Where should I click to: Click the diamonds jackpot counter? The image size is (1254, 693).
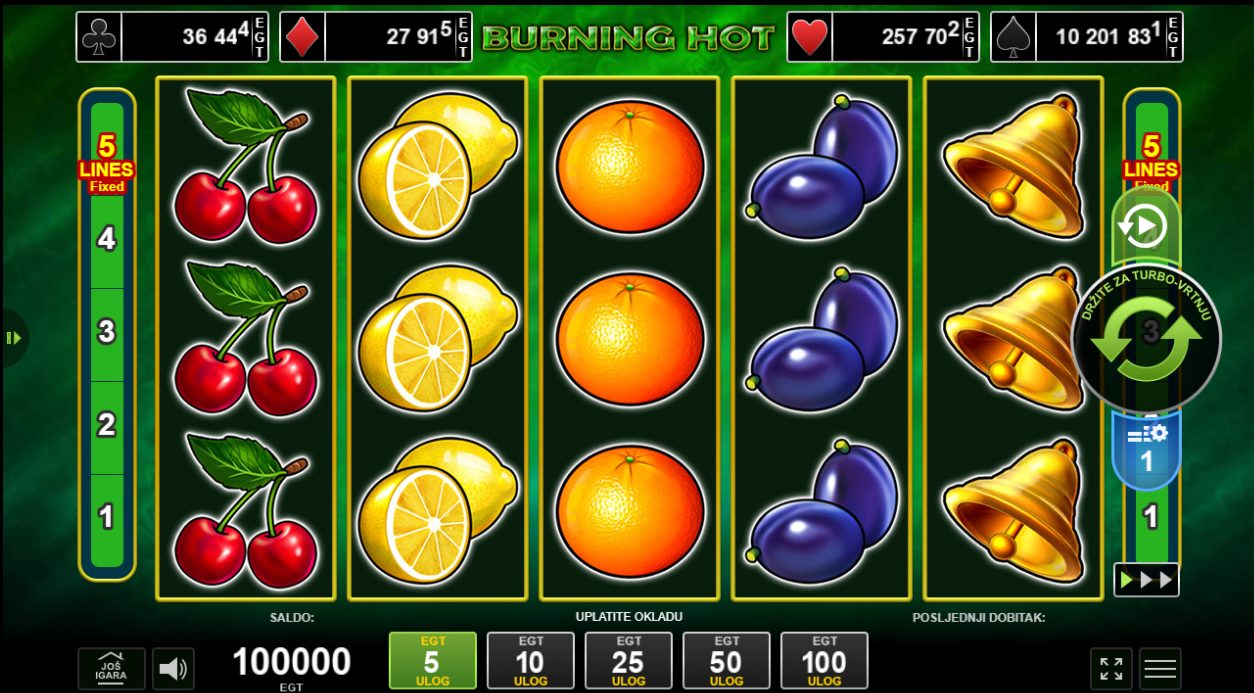(376, 37)
